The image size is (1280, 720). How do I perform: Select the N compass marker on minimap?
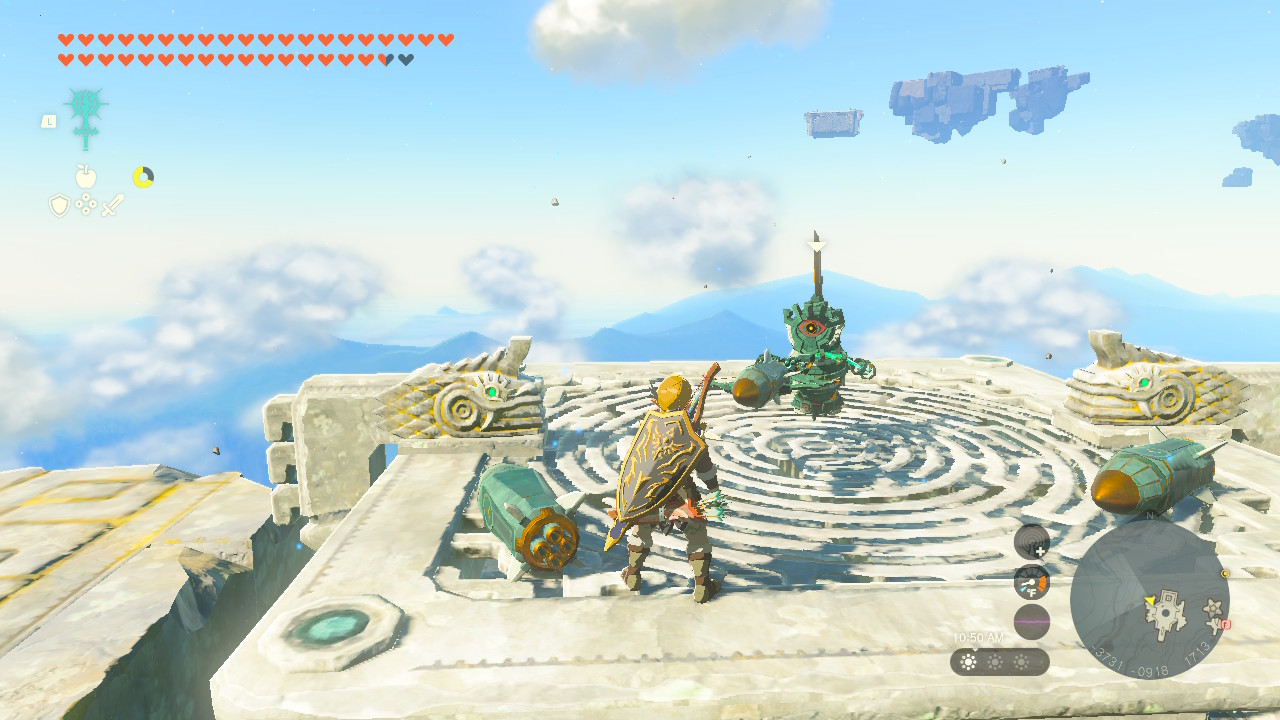click(1150, 514)
